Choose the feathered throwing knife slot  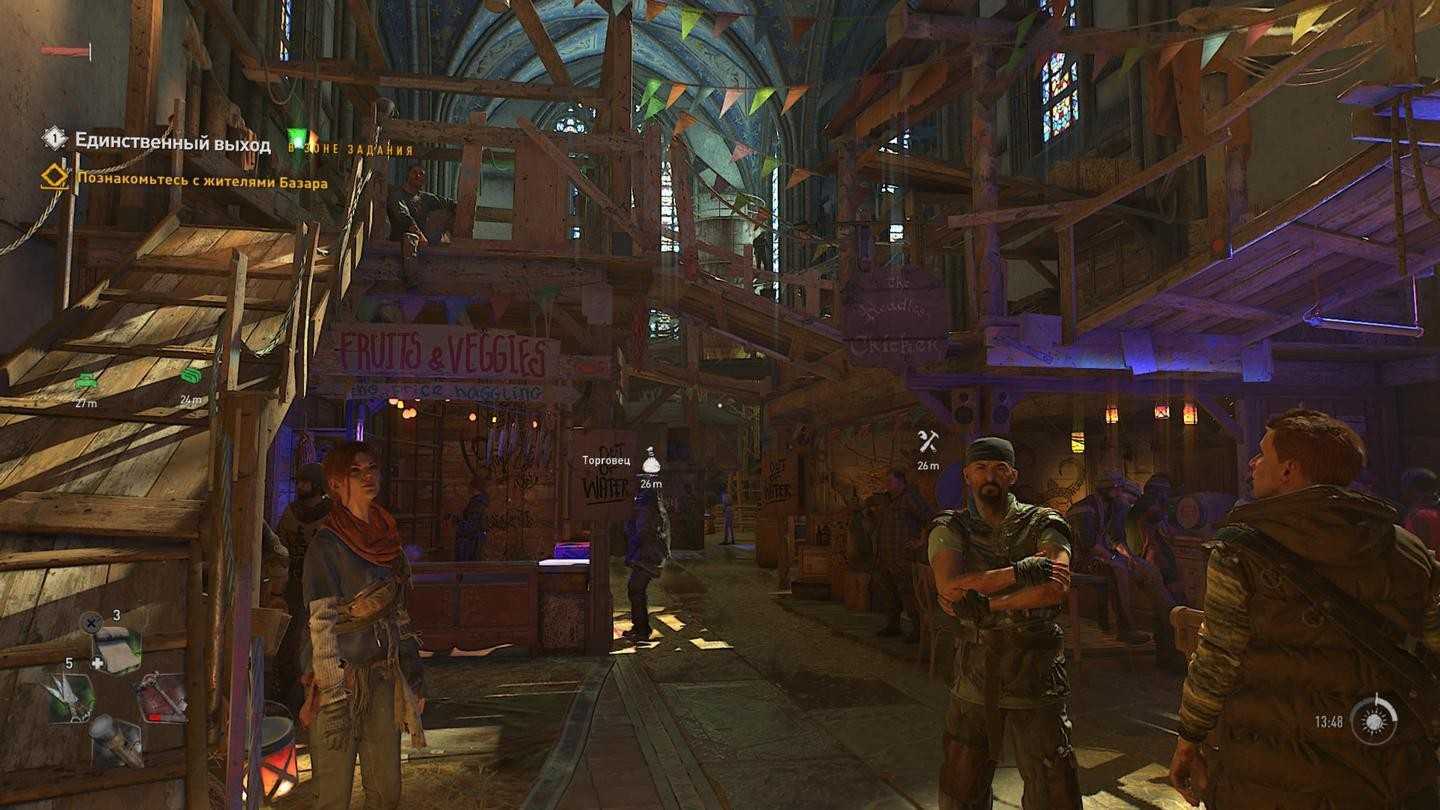click(70, 695)
